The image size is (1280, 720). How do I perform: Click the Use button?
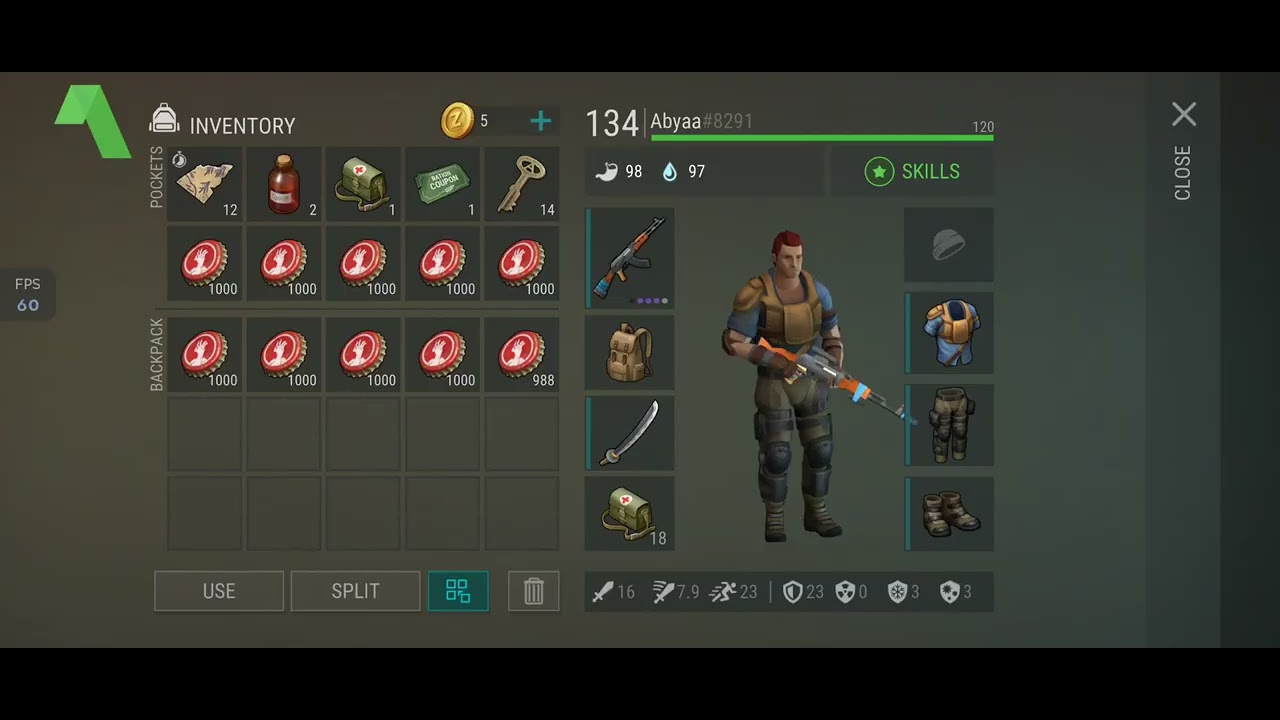click(x=219, y=591)
